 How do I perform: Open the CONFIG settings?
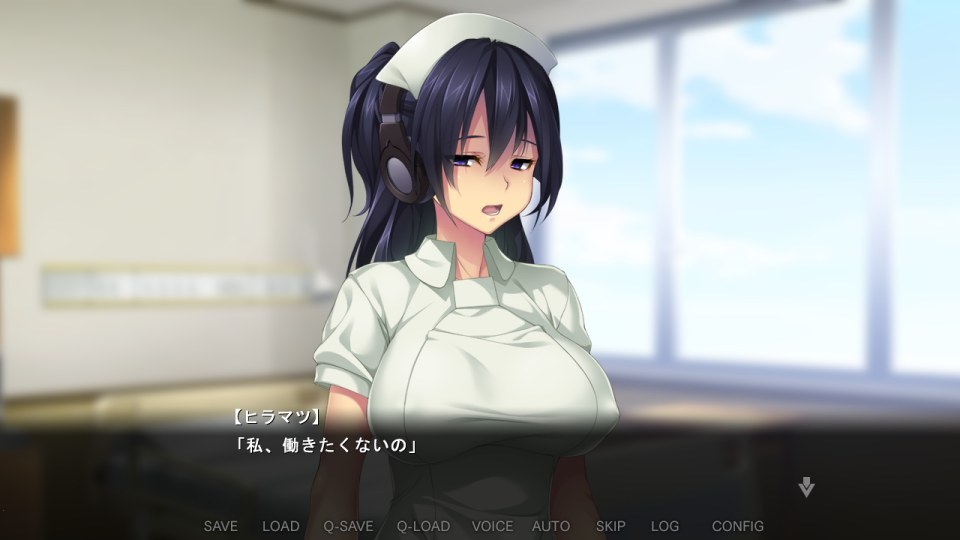pos(738,526)
